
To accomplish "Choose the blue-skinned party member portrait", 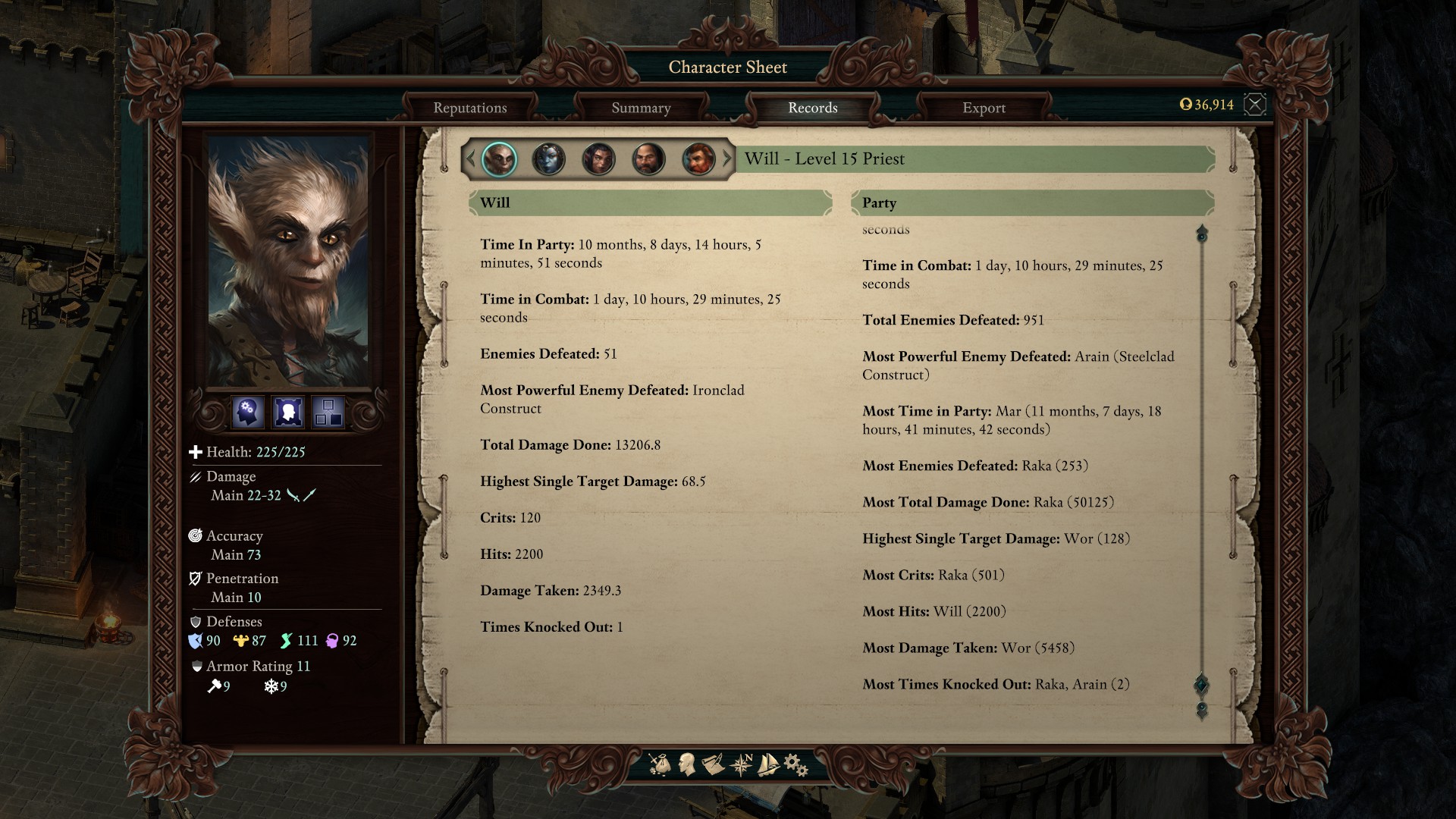I will tap(548, 159).
